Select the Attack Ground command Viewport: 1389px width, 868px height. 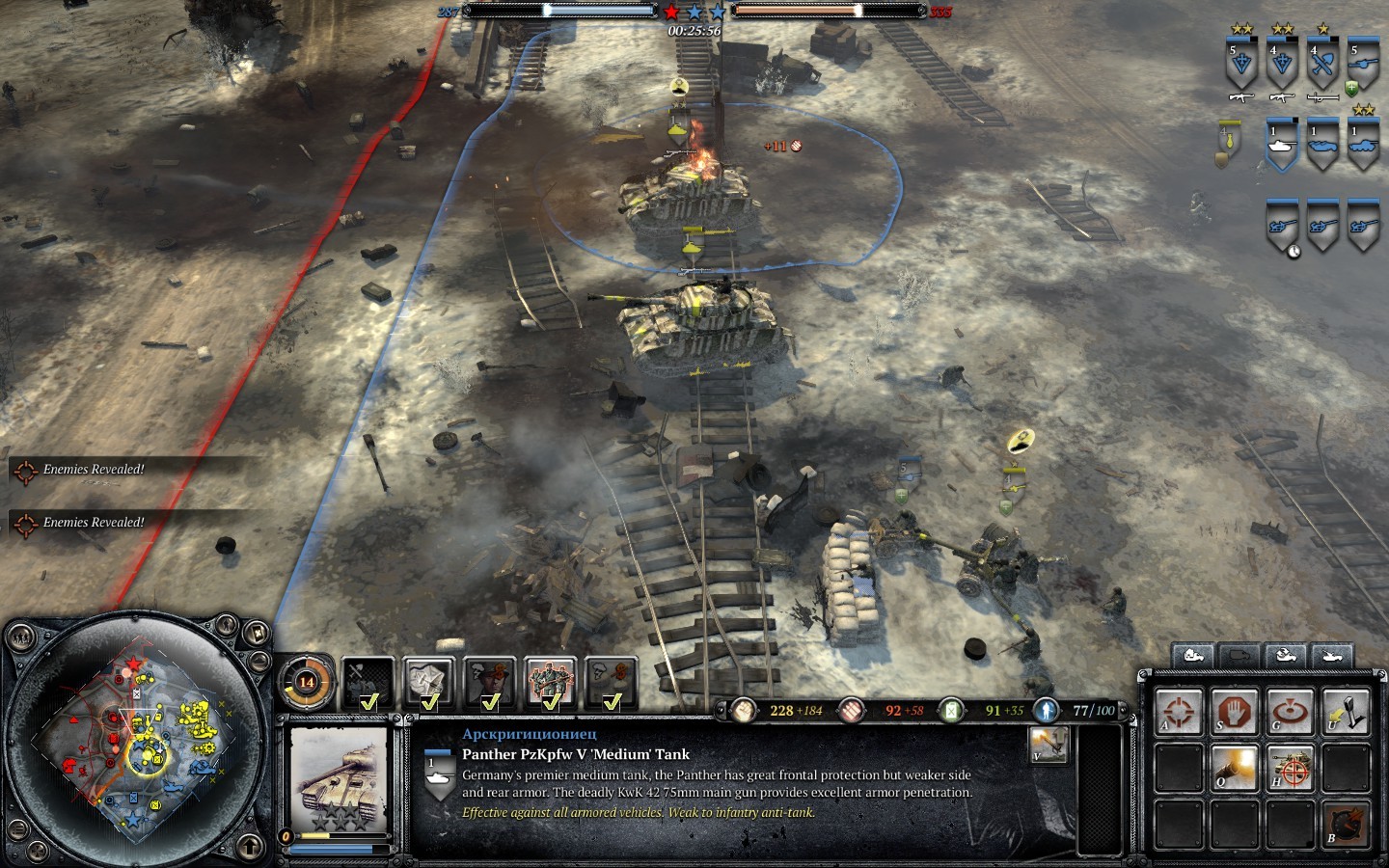1291,712
